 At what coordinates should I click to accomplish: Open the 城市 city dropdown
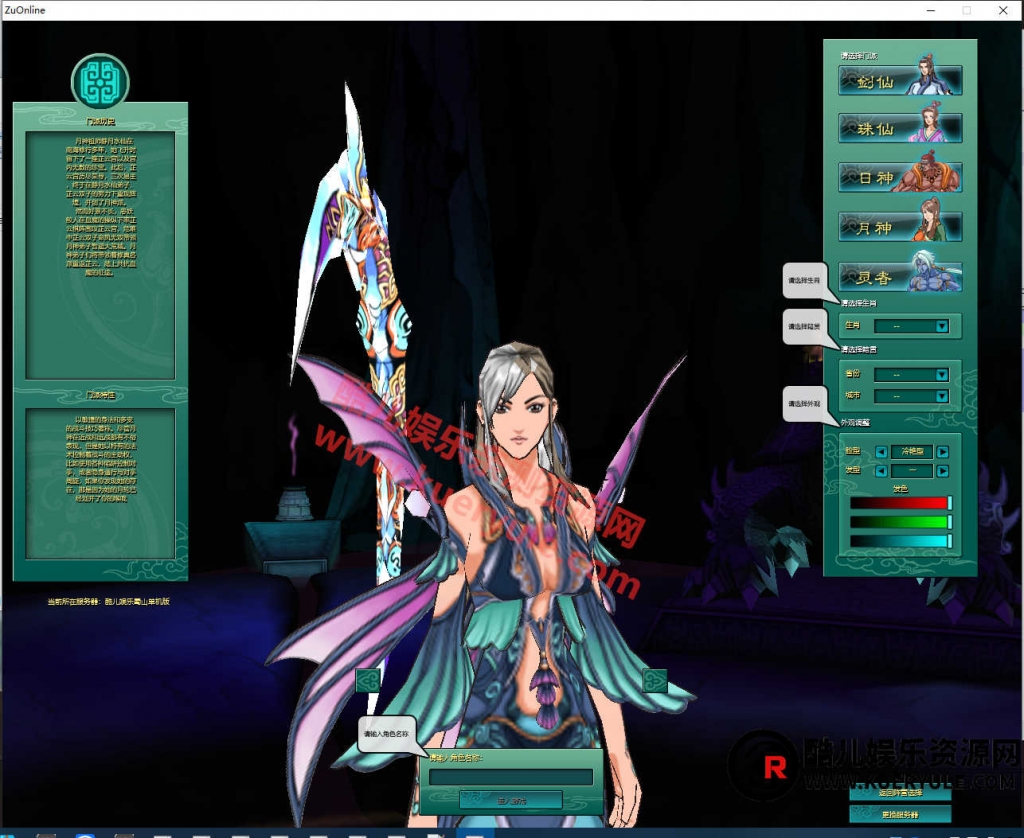tap(941, 396)
